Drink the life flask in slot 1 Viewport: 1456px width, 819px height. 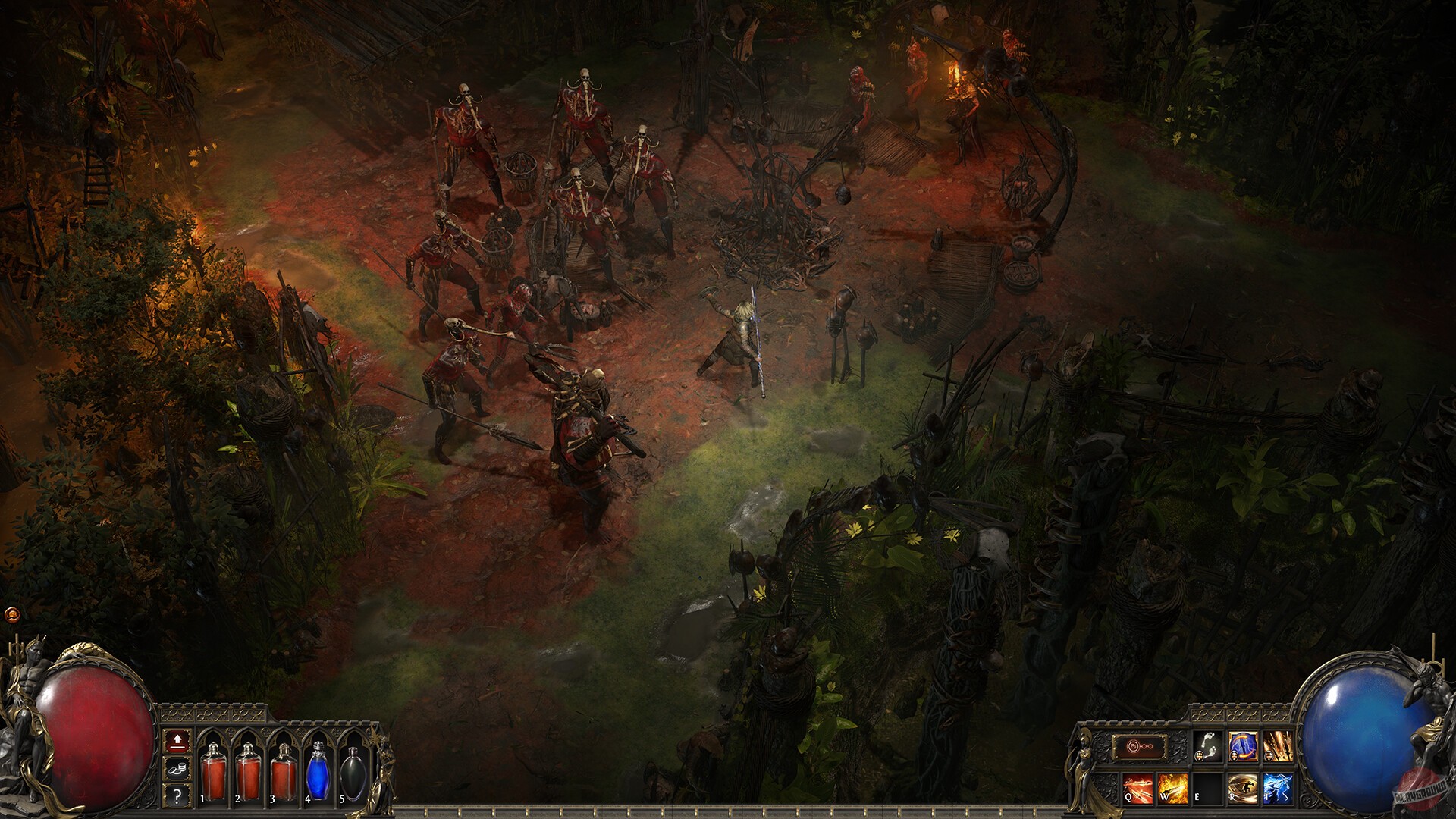(215, 770)
